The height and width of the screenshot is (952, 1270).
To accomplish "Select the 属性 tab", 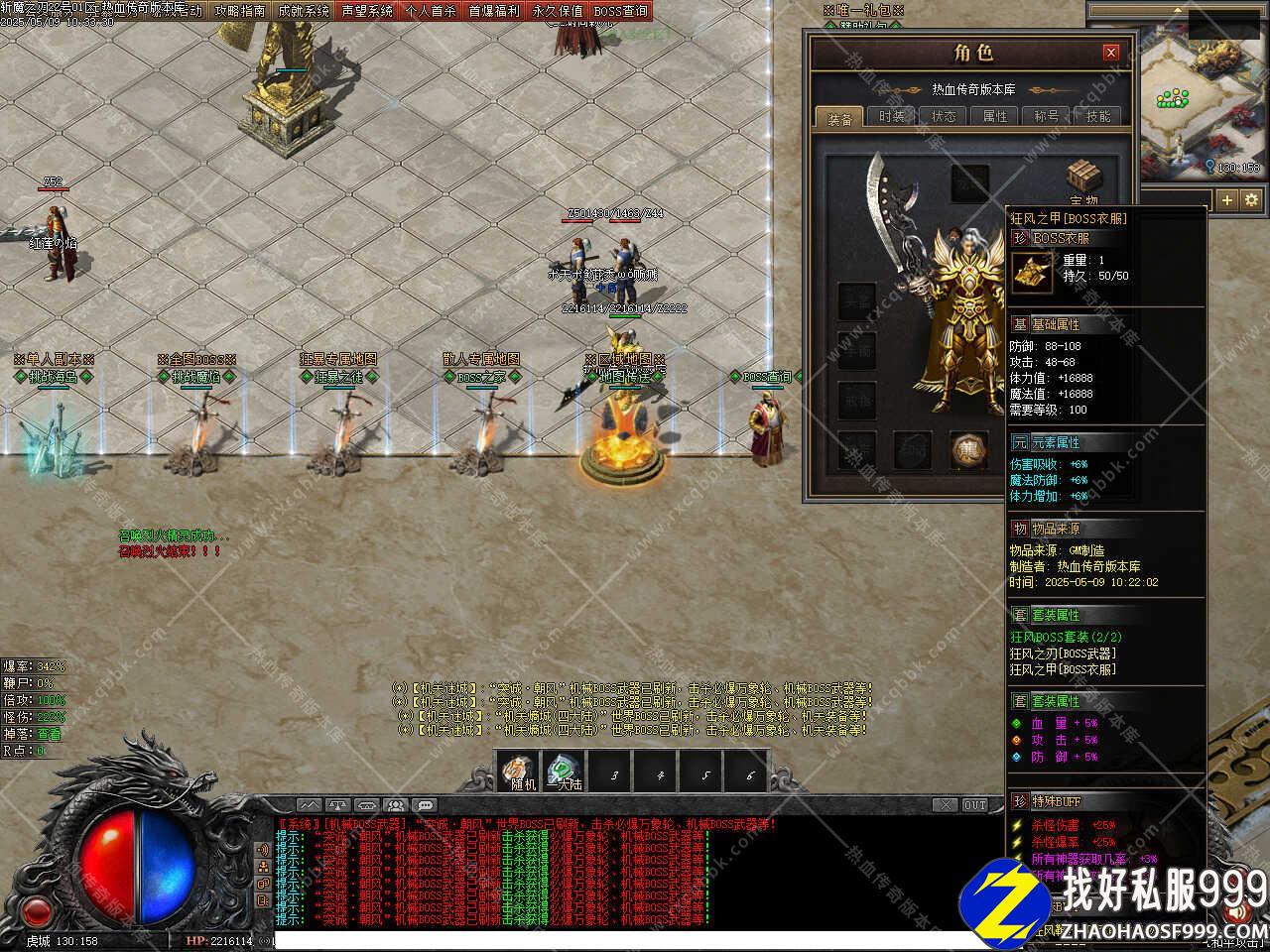I will 995,116.
